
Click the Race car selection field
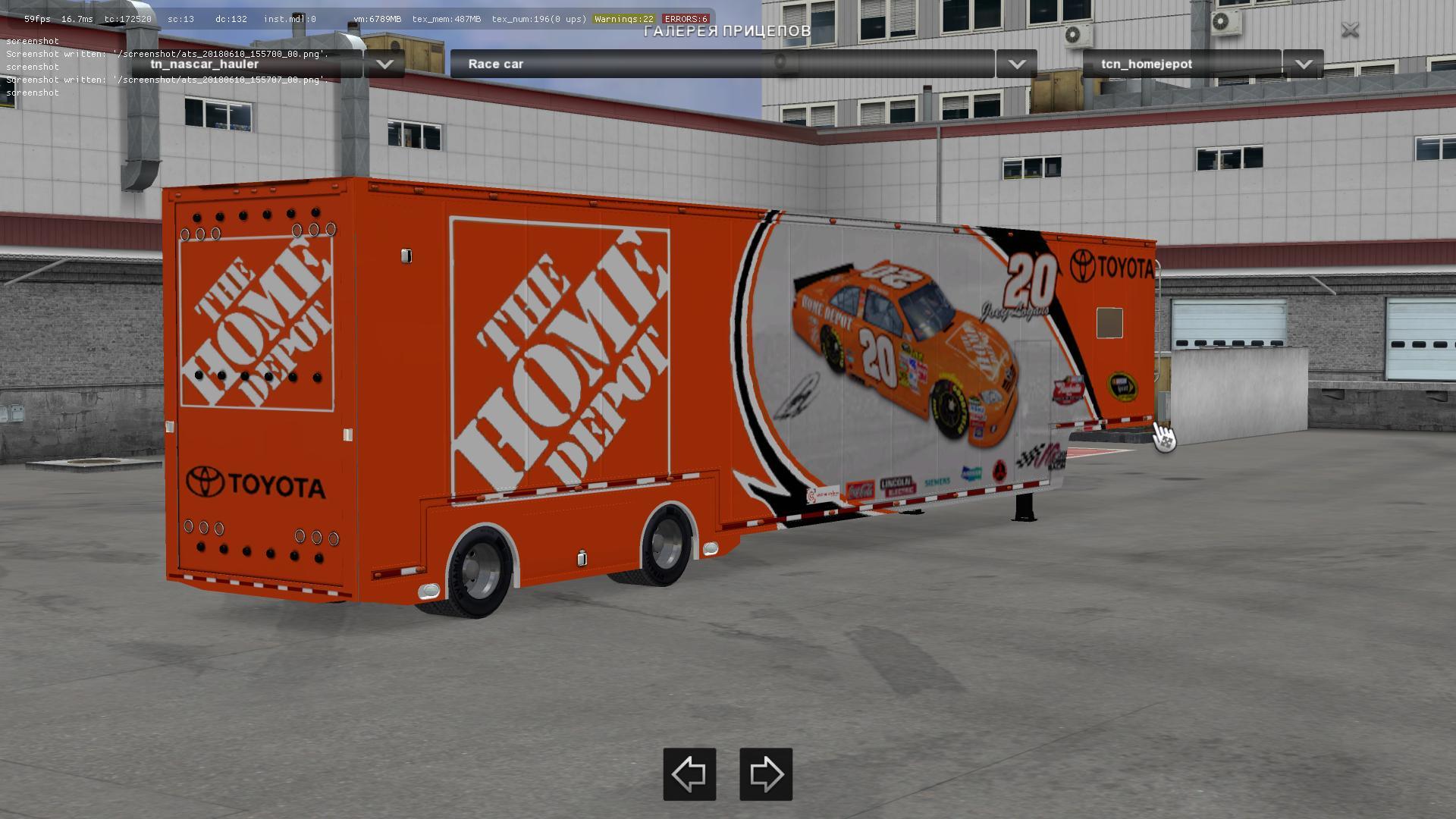(x=720, y=64)
